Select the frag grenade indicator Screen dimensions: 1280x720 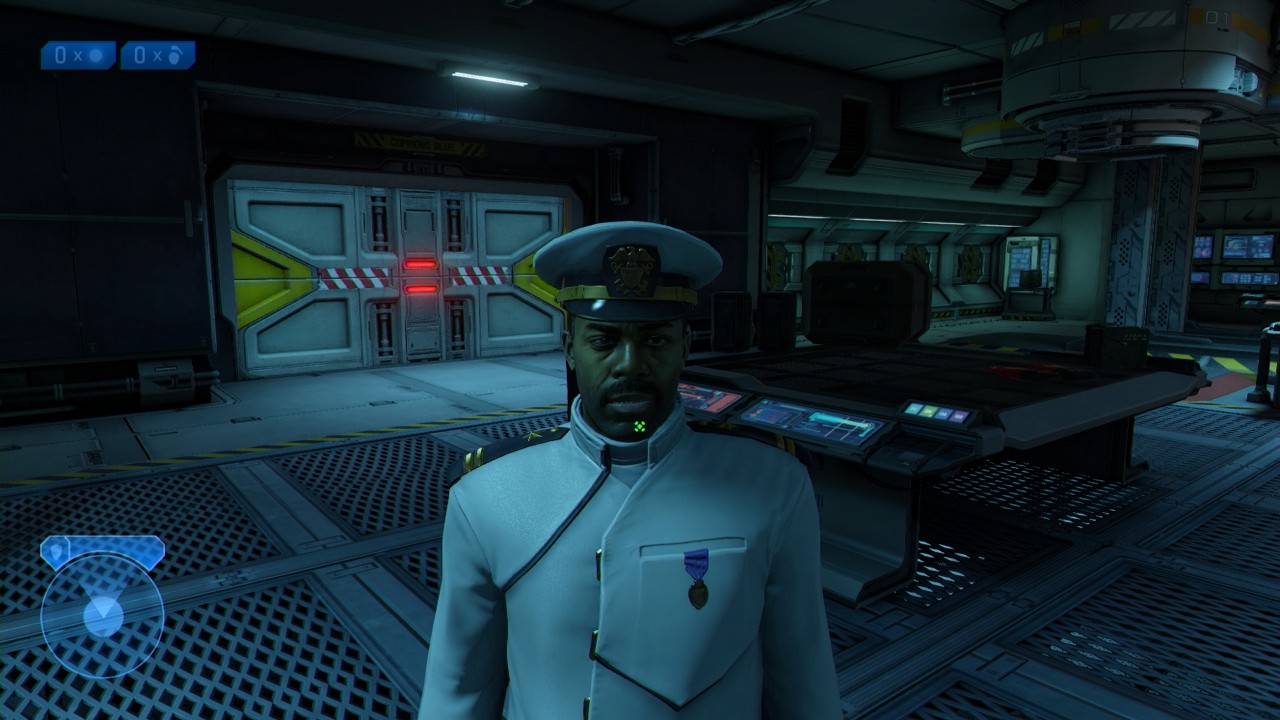pyautogui.click(x=158, y=55)
